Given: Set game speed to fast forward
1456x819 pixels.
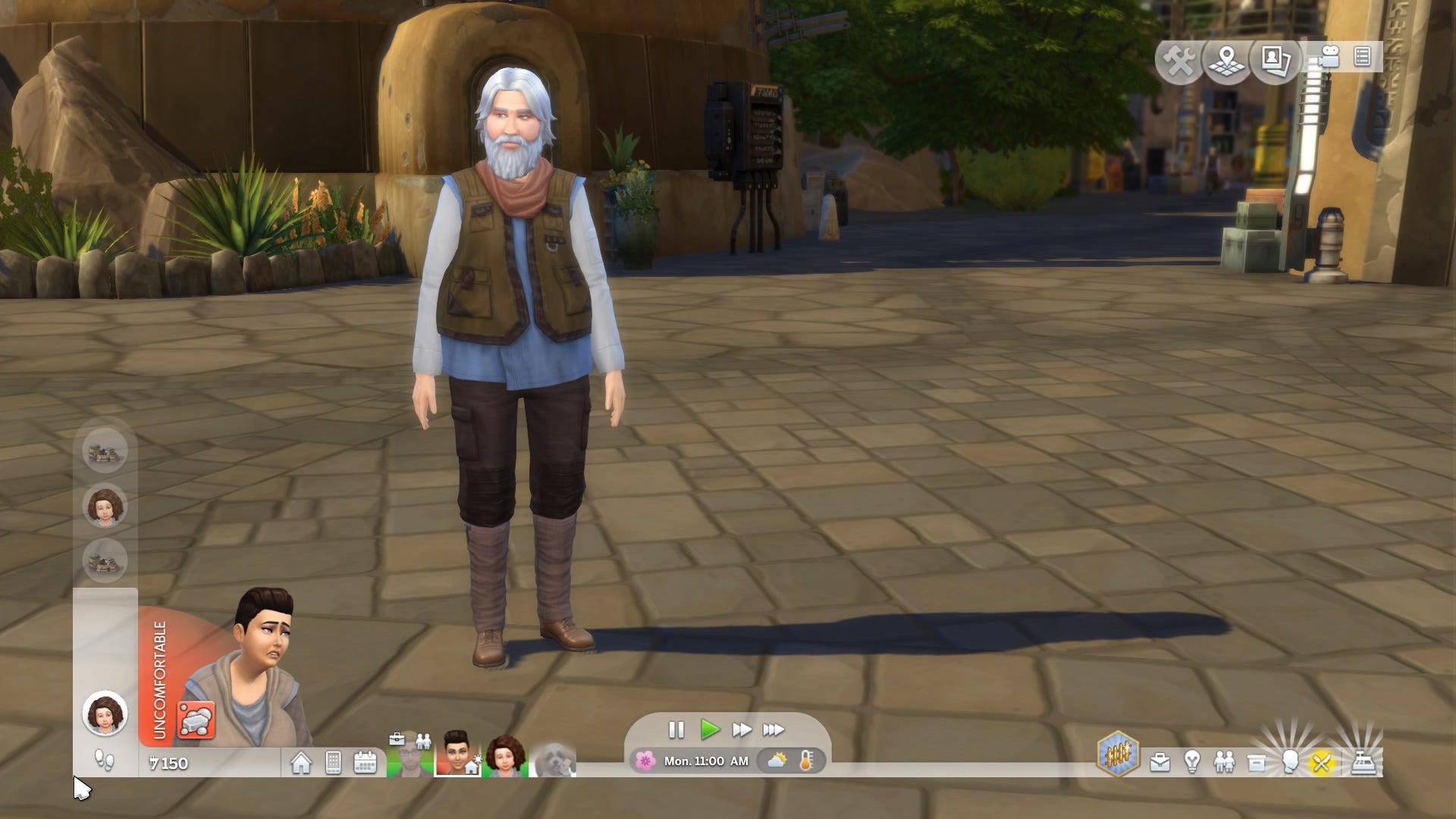Looking at the screenshot, I should pos(742,730).
